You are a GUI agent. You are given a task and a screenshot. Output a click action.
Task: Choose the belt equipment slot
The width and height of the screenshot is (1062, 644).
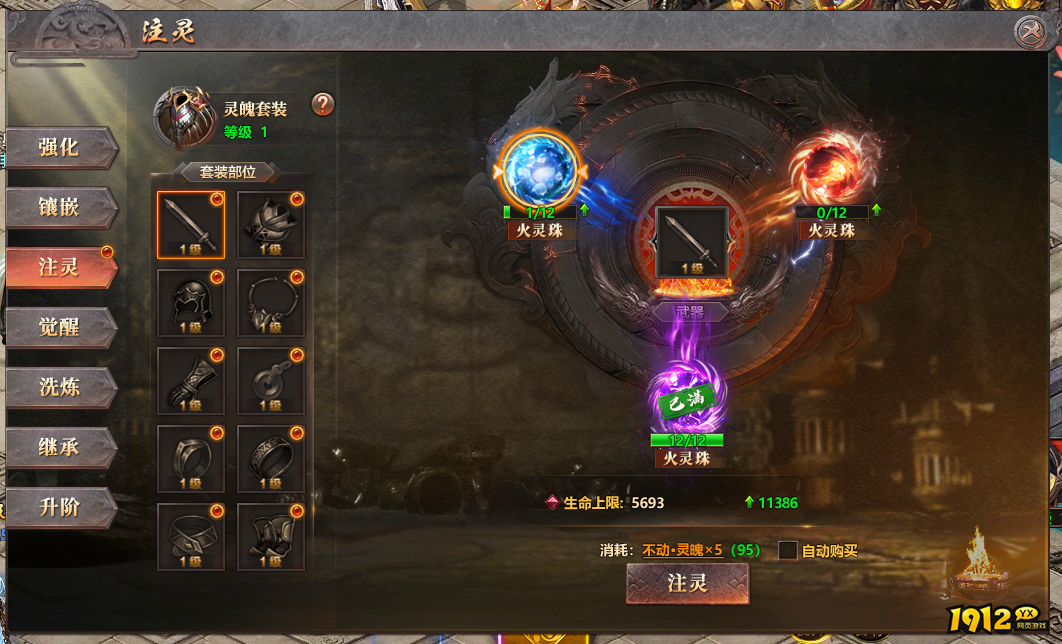pos(191,537)
